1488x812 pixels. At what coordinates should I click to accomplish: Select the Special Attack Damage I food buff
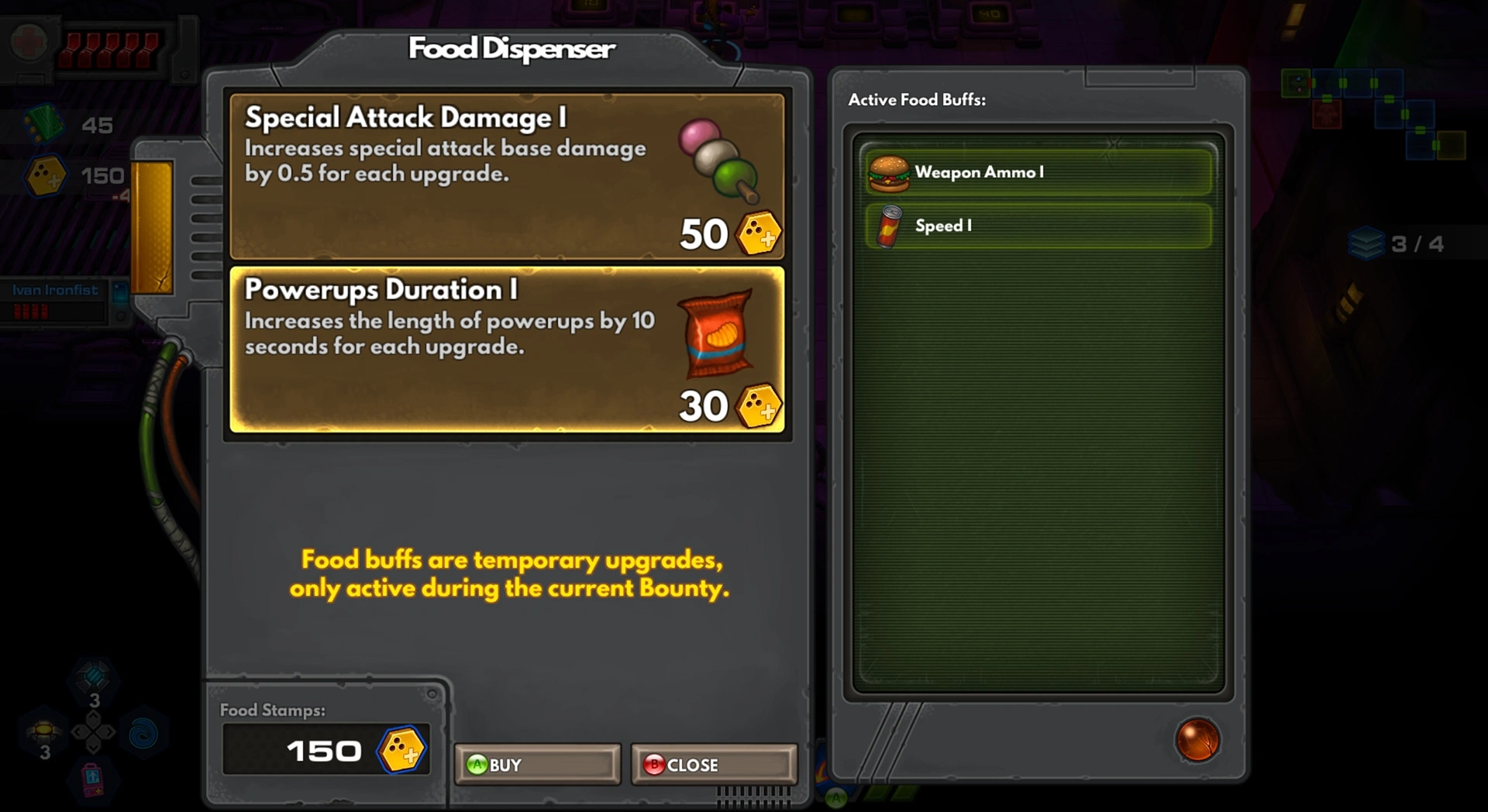pos(507,176)
